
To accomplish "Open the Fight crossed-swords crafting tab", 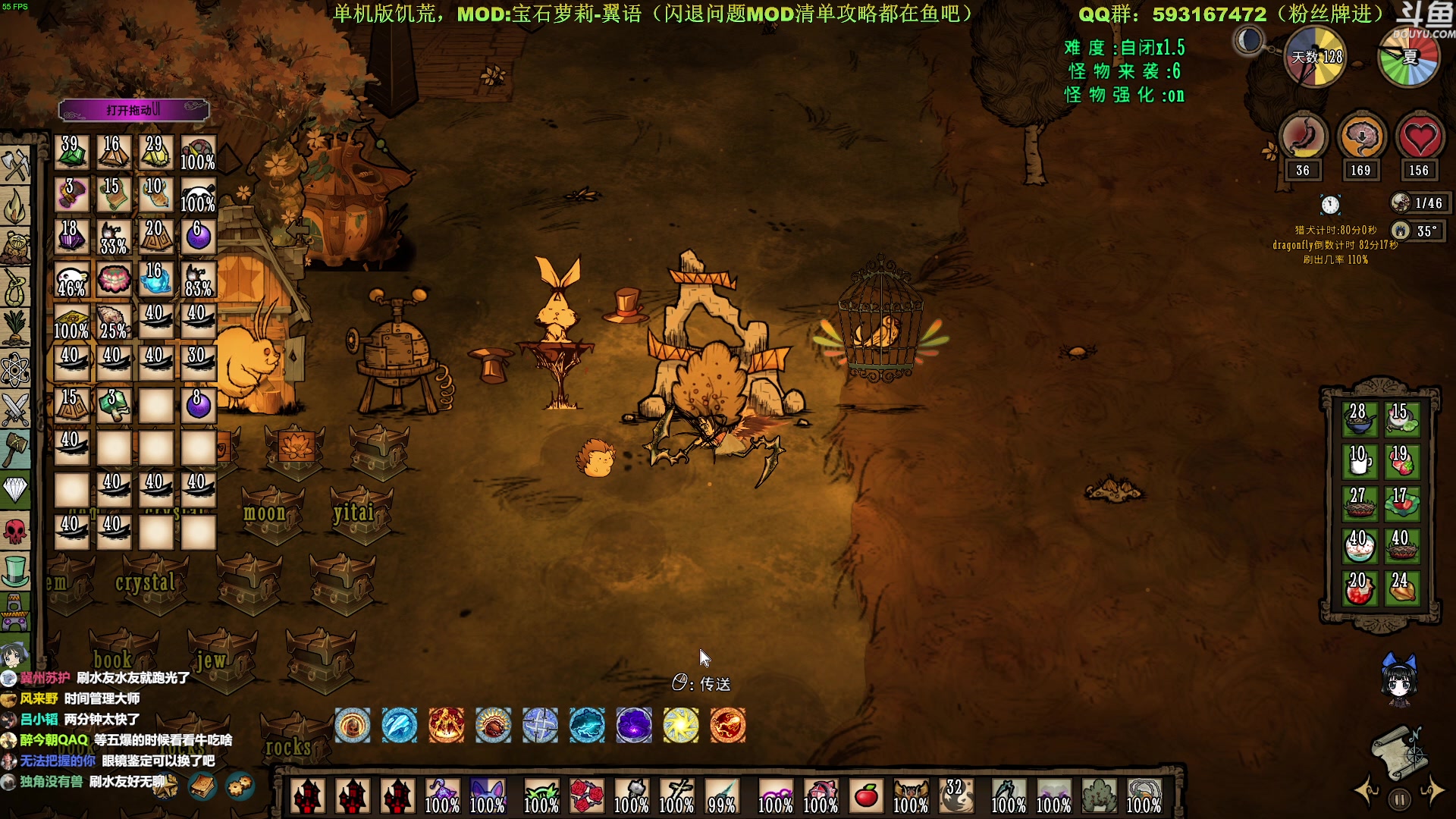I will coord(15,410).
